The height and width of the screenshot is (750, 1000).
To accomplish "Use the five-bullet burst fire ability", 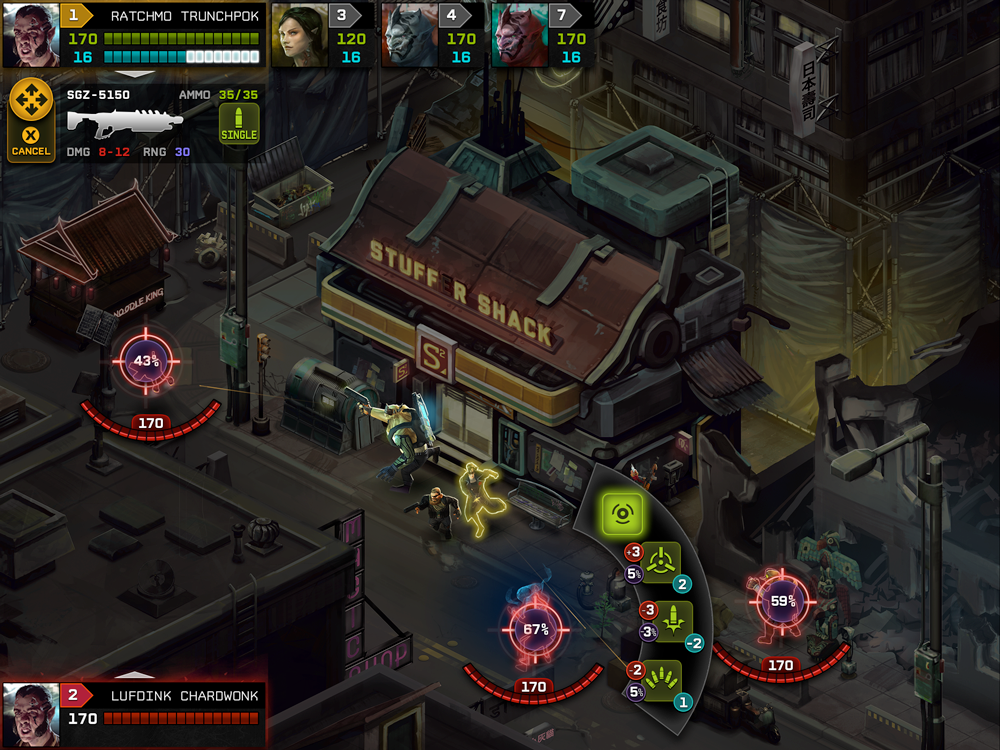I will [661, 680].
